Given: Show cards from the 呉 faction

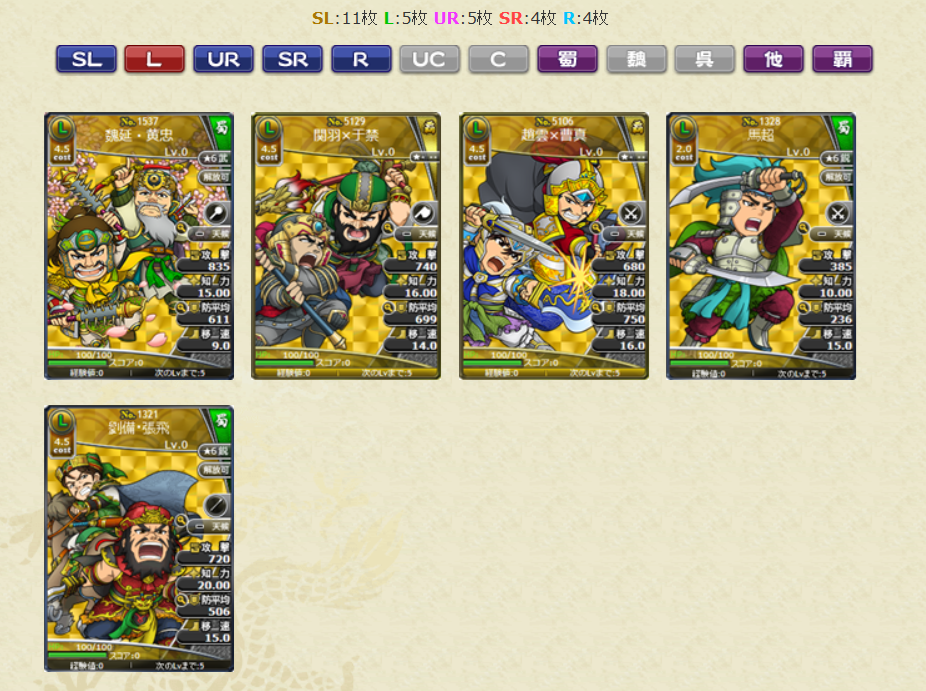Looking at the screenshot, I should coord(705,59).
